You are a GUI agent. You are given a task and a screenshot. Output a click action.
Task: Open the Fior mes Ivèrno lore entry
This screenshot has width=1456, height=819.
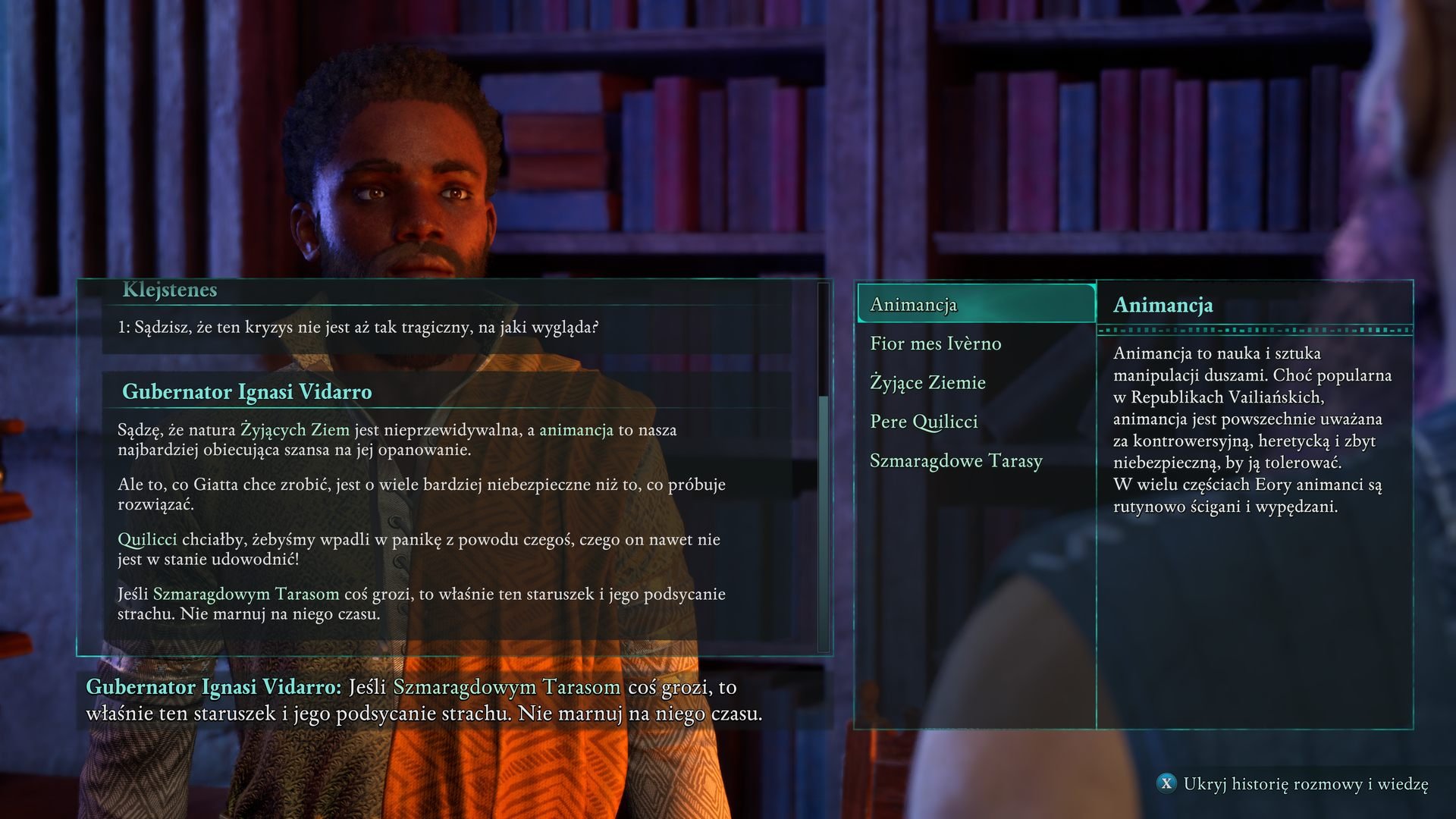coord(935,344)
